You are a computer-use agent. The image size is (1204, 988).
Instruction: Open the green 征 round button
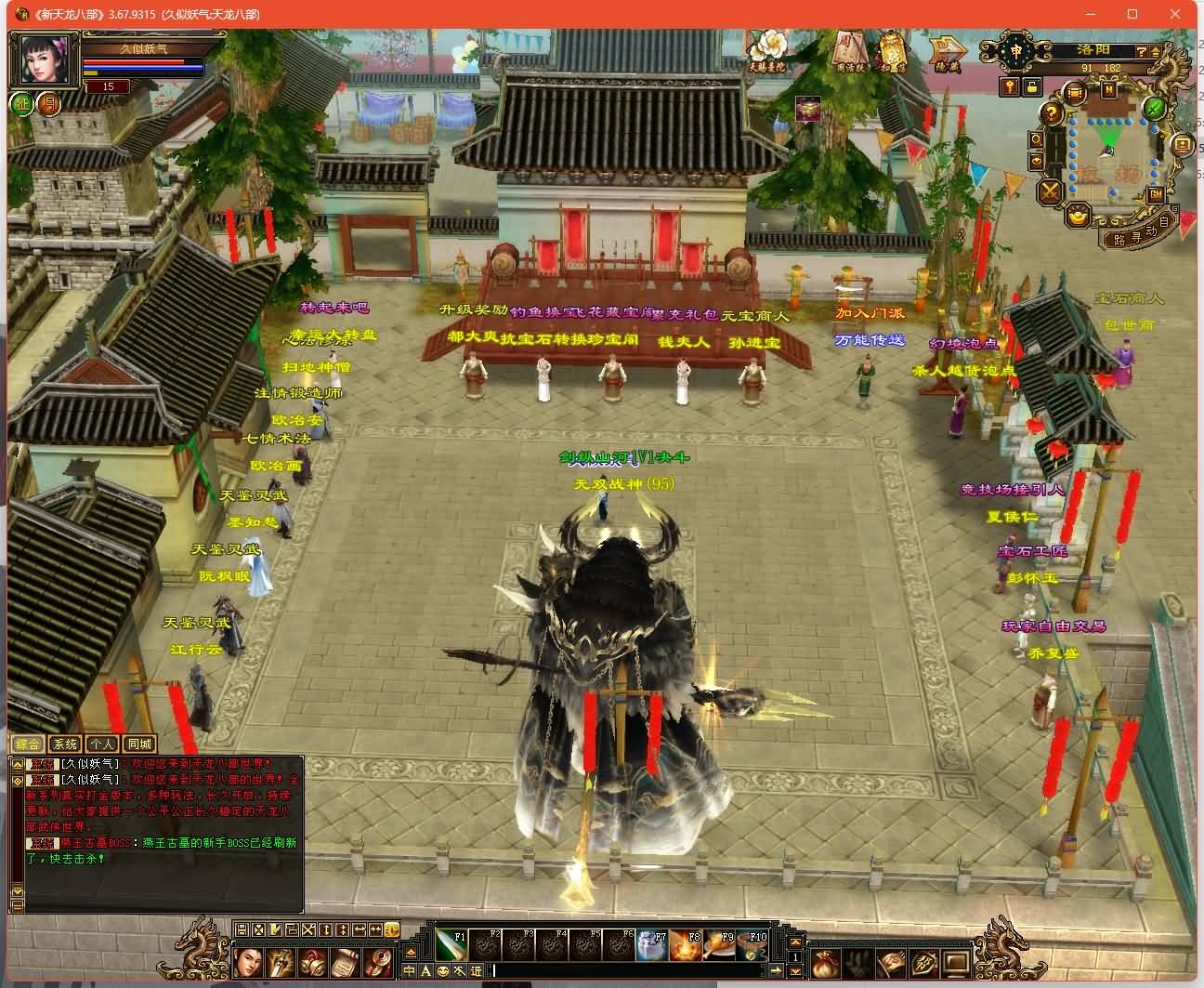coord(22,104)
